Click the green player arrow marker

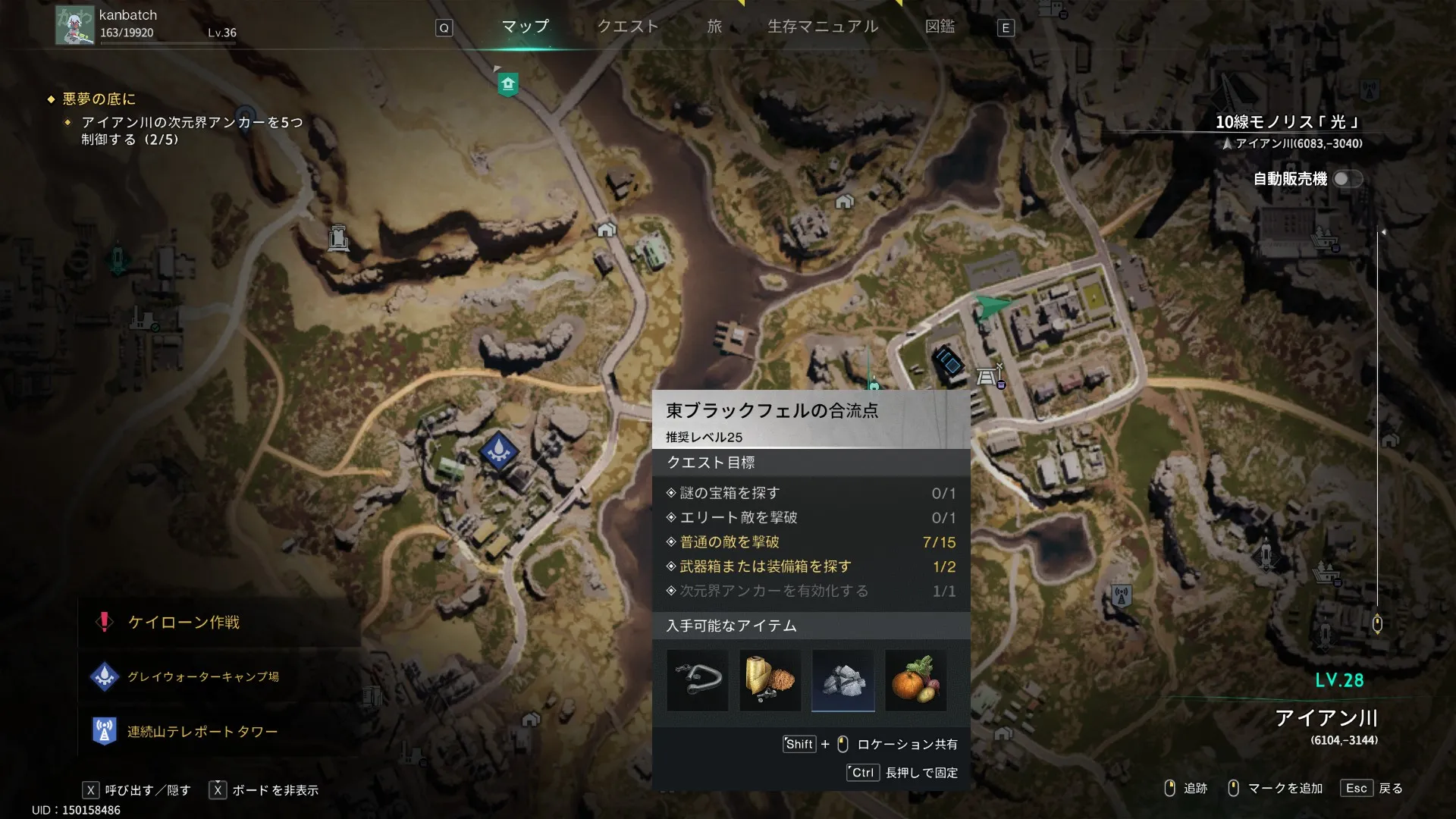coord(990,306)
